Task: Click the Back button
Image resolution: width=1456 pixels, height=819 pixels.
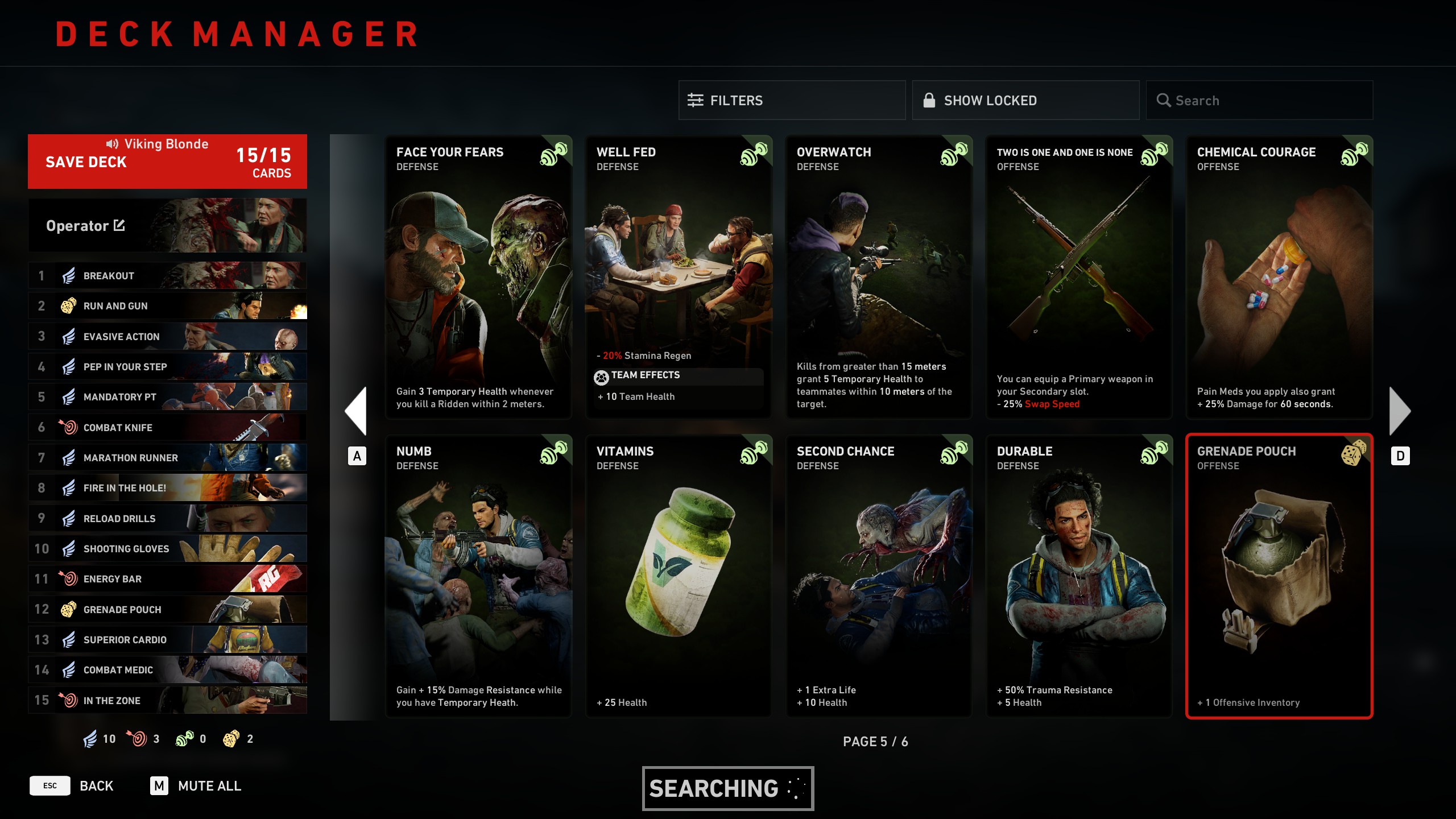Action: (x=96, y=786)
